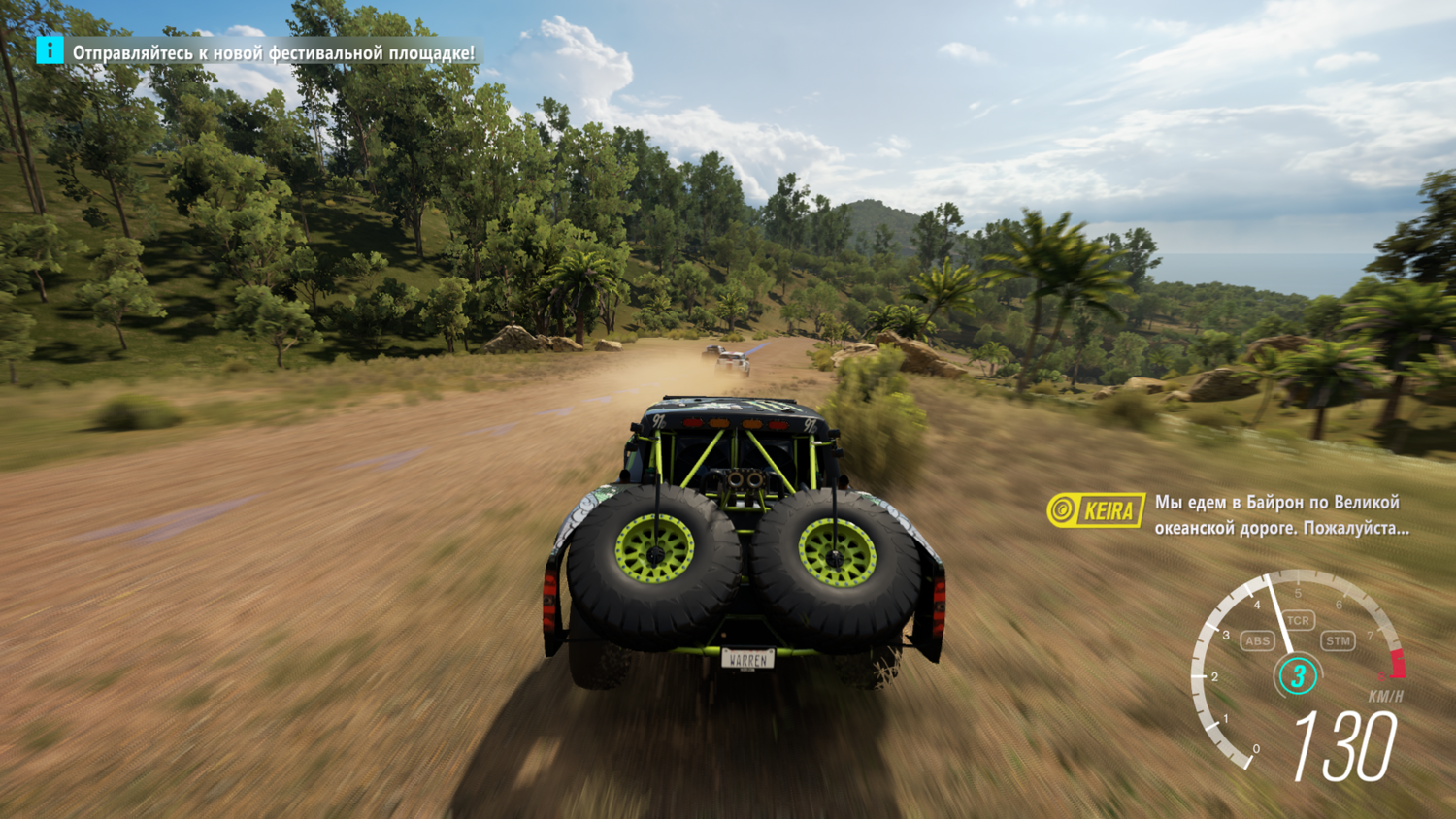The width and height of the screenshot is (1456, 819).
Task: Toggle the STM stability indicator
Action: point(1338,640)
